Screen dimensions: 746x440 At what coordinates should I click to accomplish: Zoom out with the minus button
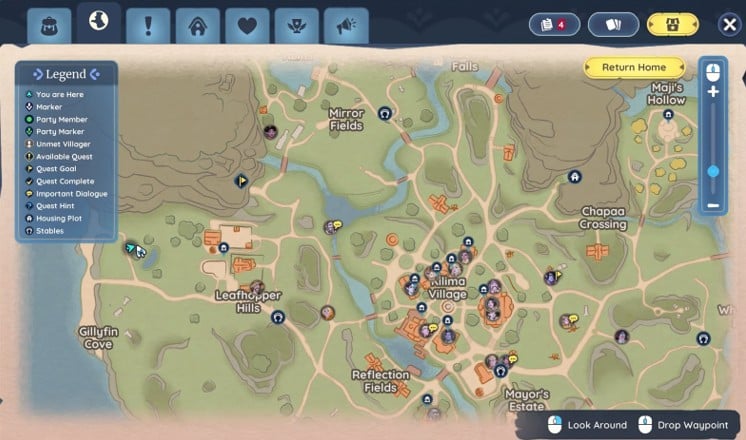pos(713,205)
